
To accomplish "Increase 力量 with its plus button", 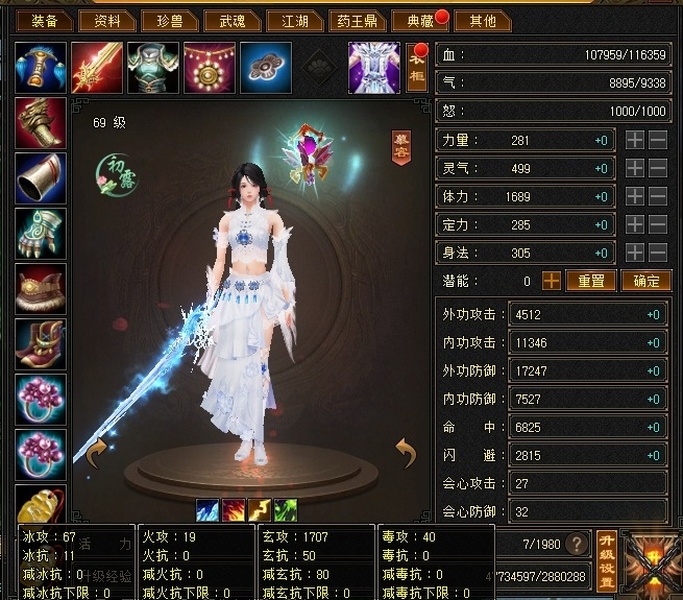I will tap(634, 141).
